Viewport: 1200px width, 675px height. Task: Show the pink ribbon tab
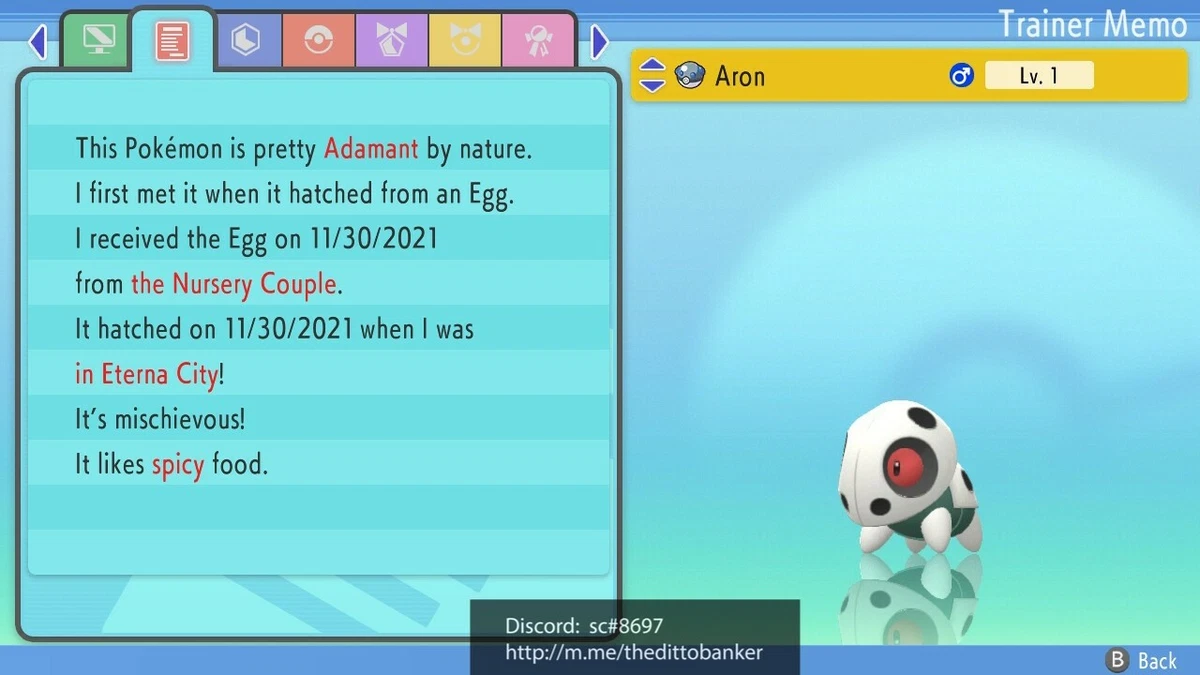click(x=538, y=41)
